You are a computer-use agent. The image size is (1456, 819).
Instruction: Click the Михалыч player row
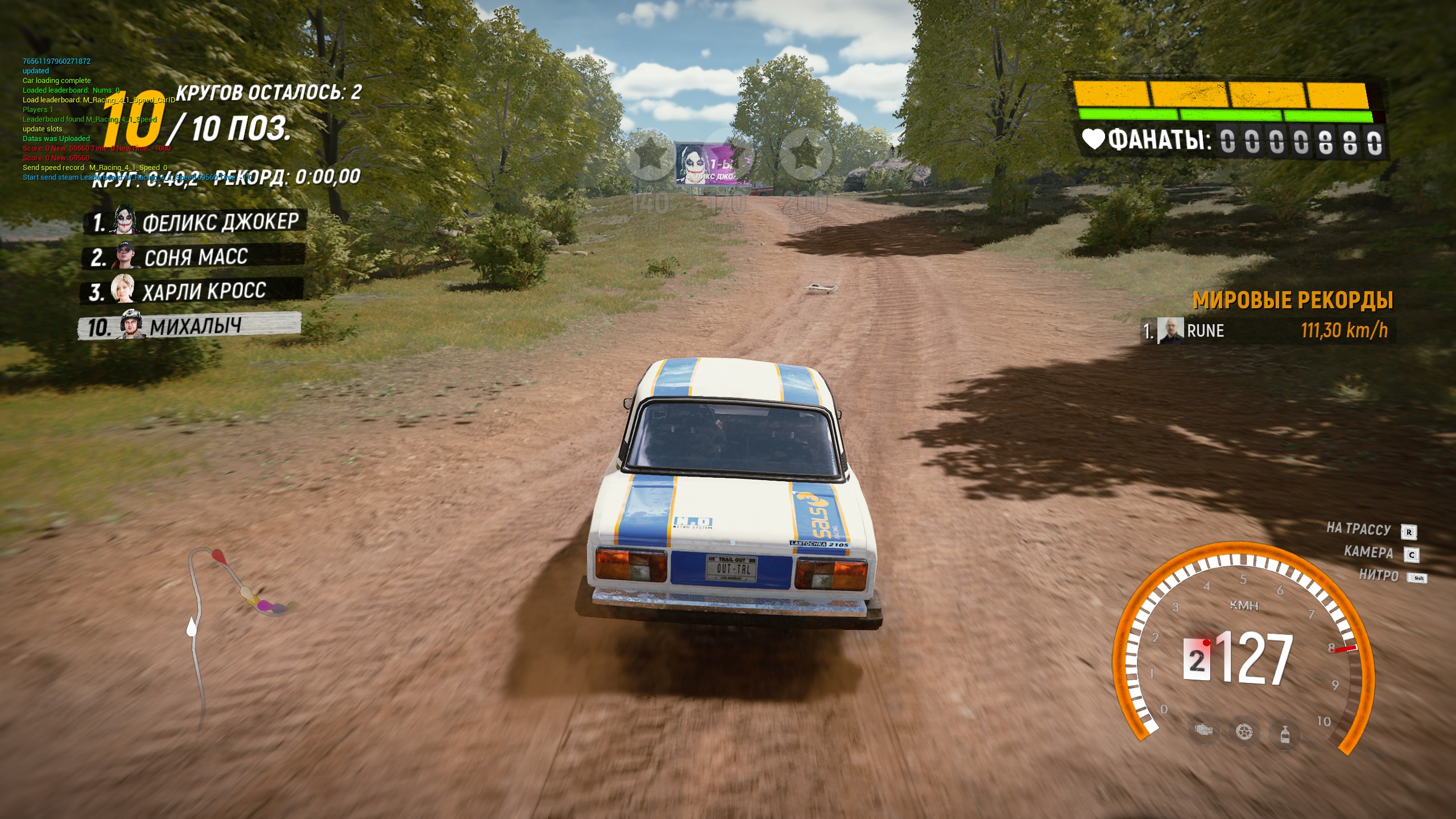(x=190, y=326)
